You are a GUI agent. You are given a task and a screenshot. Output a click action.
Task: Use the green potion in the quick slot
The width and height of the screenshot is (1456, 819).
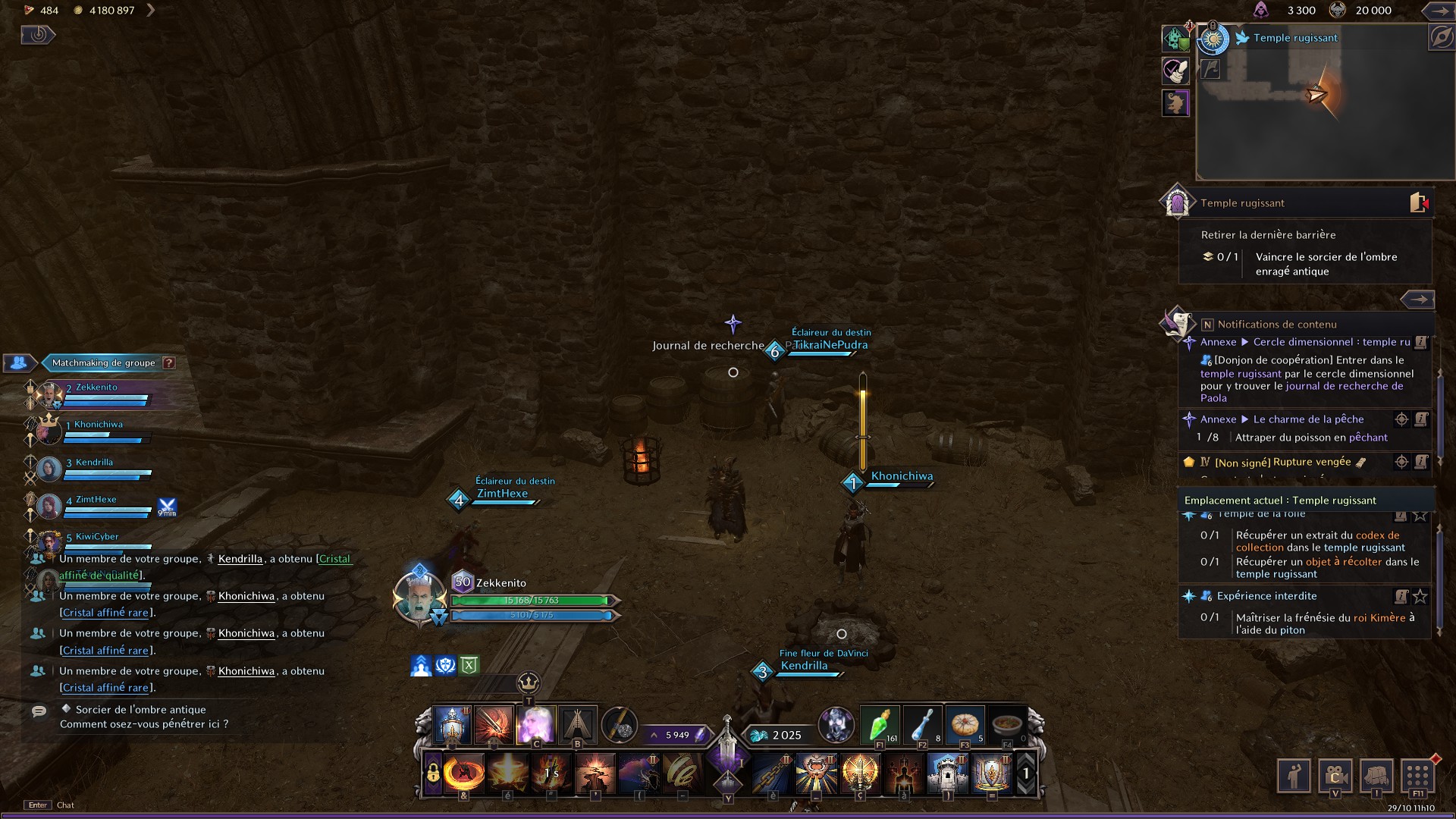point(880,725)
